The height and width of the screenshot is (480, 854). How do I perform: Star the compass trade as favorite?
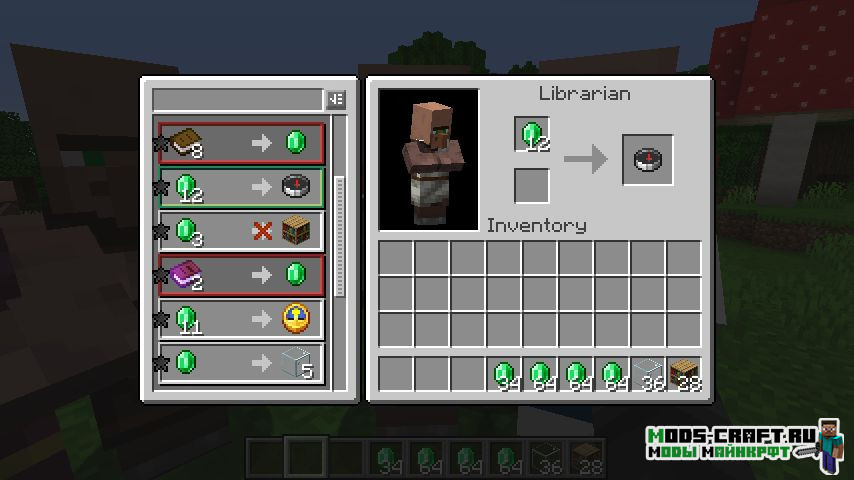point(158,188)
